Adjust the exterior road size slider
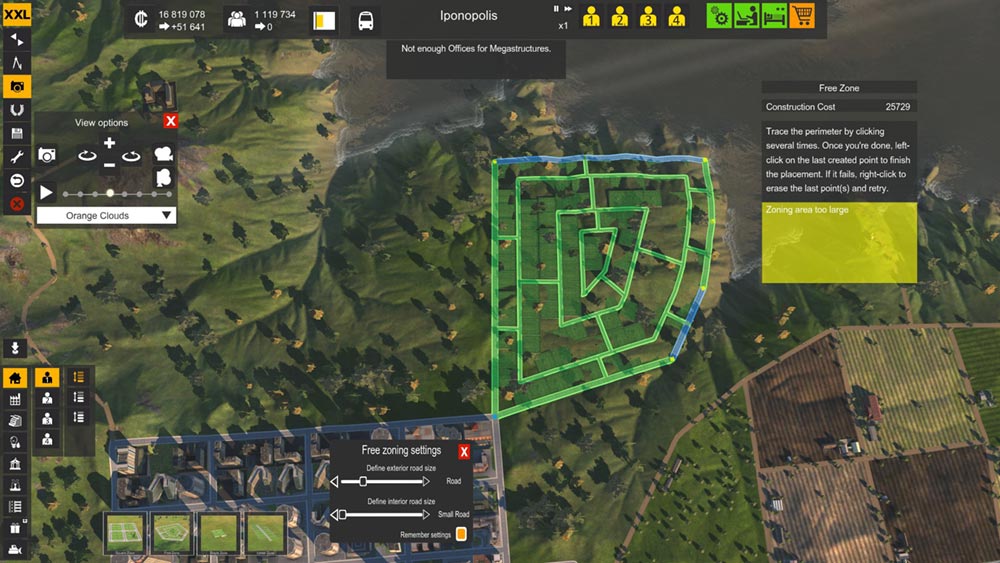This screenshot has width=1000, height=563. (363, 481)
